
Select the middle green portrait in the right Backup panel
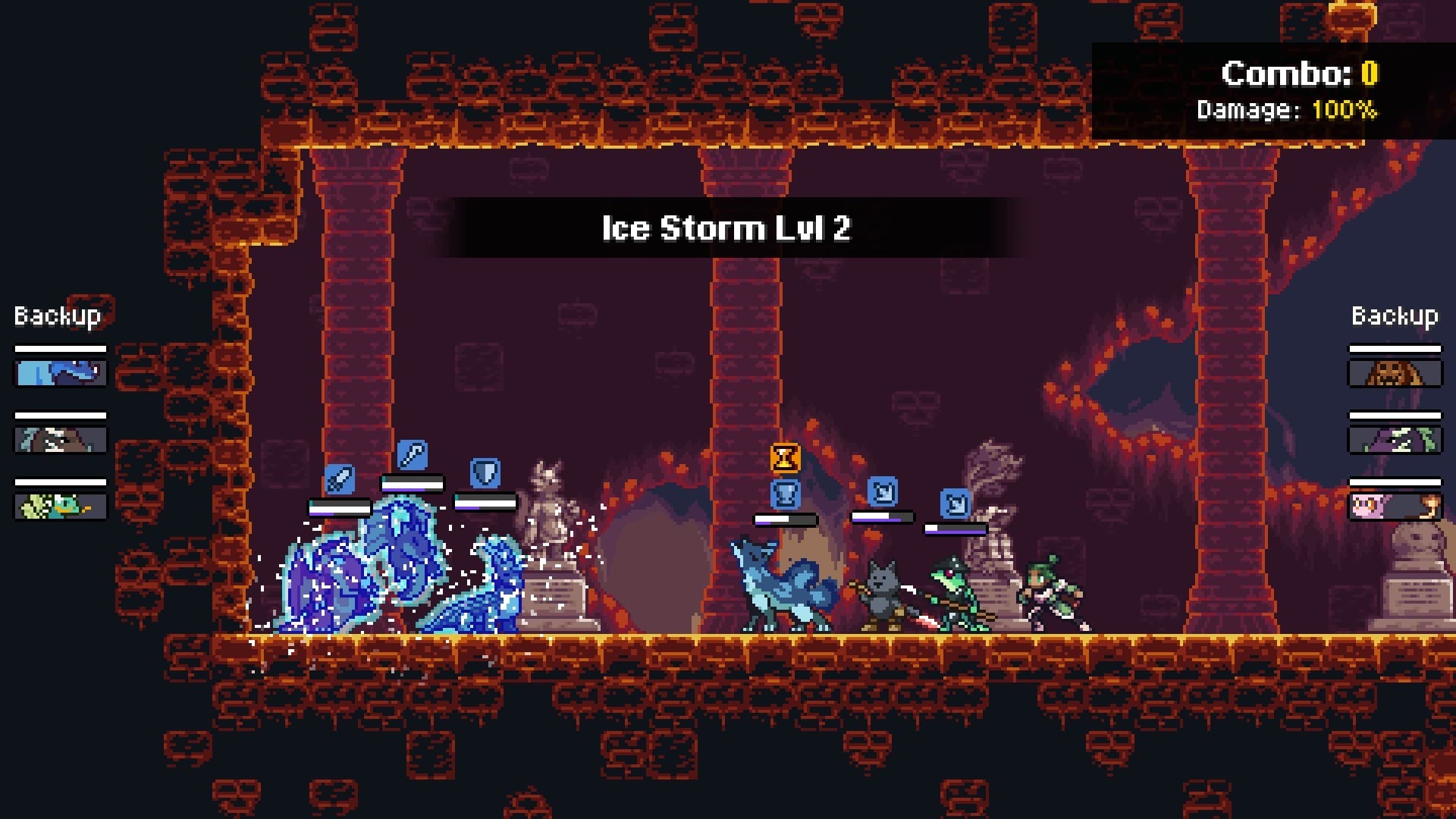[x=1394, y=440]
